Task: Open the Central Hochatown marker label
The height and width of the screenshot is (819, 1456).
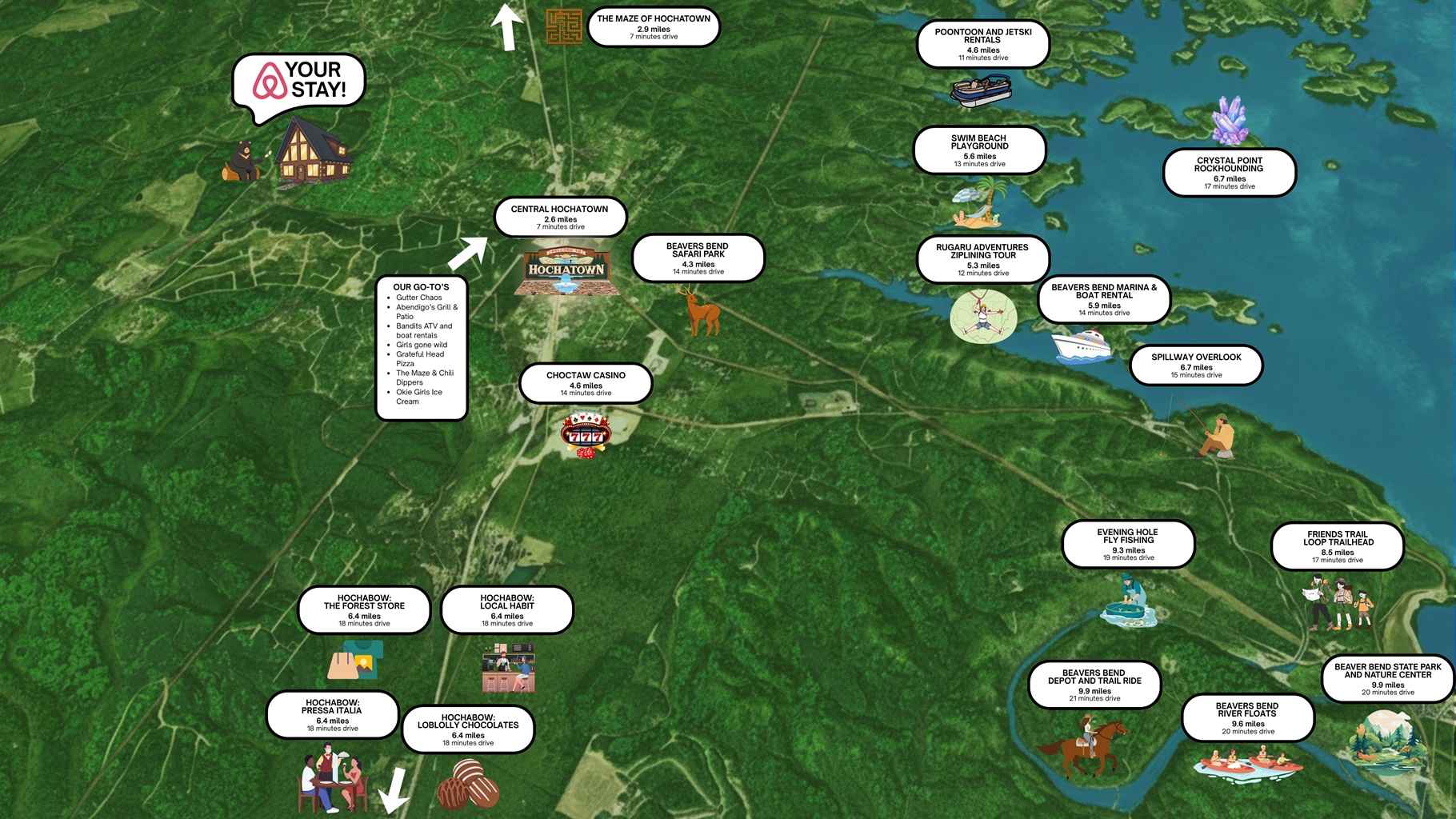Action: point(560,218)
